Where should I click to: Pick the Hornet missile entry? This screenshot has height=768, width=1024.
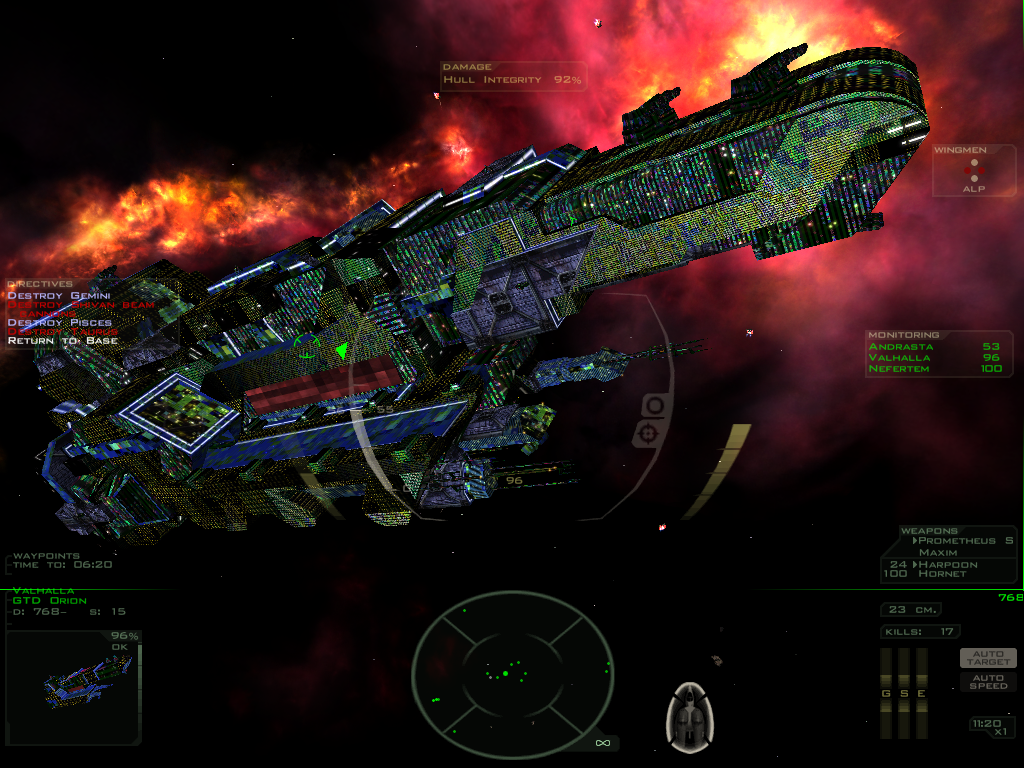coord(942,575)
